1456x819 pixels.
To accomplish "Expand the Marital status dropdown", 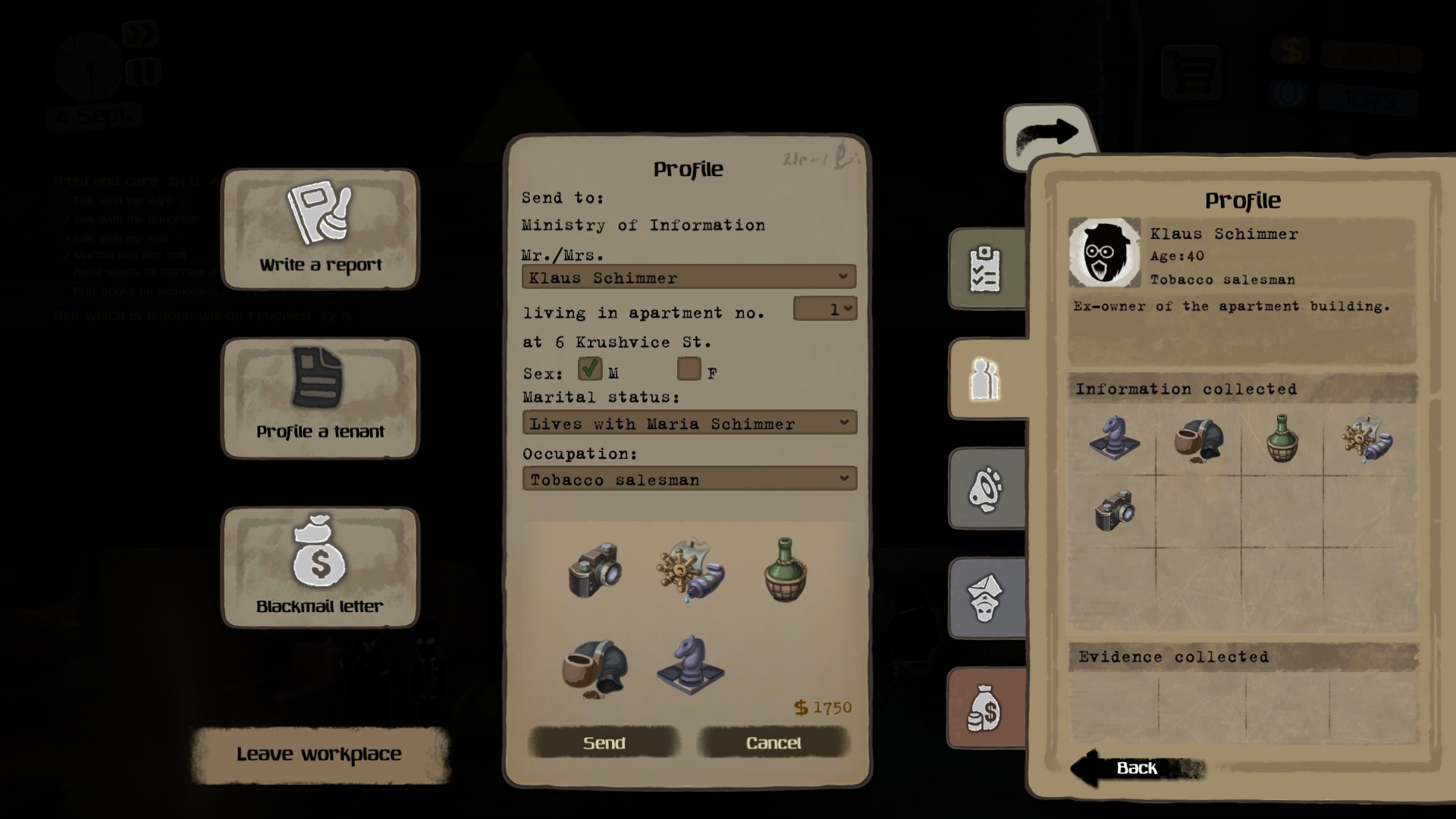I will 689,423.
